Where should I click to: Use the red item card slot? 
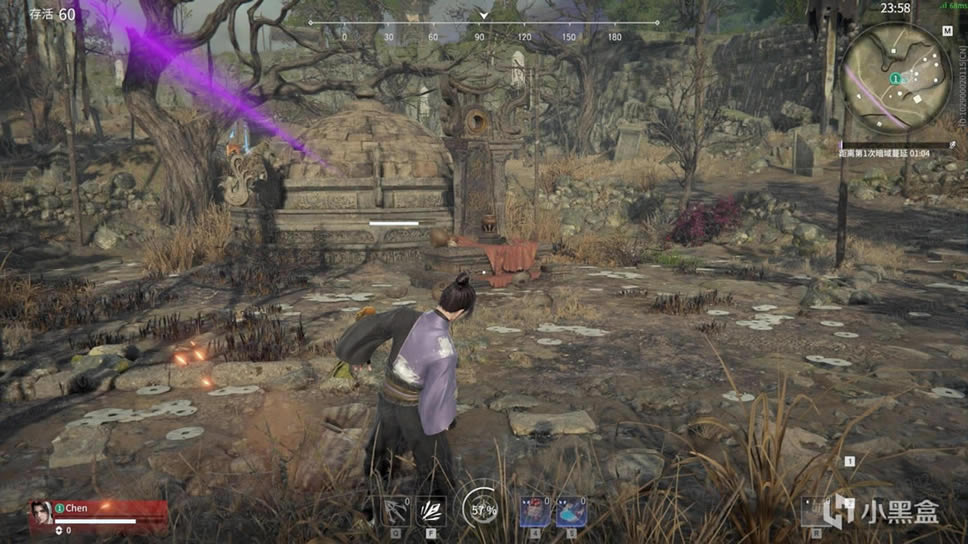coord(535,511)
